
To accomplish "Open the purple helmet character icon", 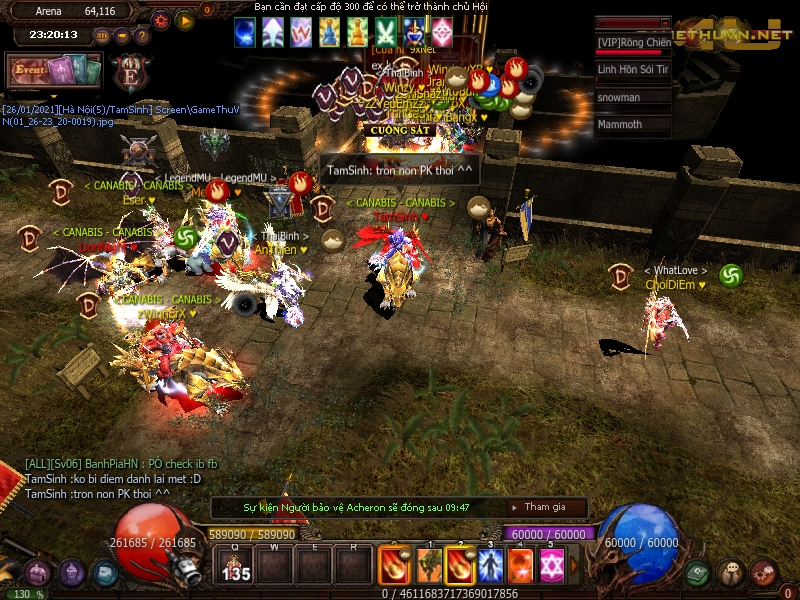I will [71, 573].
